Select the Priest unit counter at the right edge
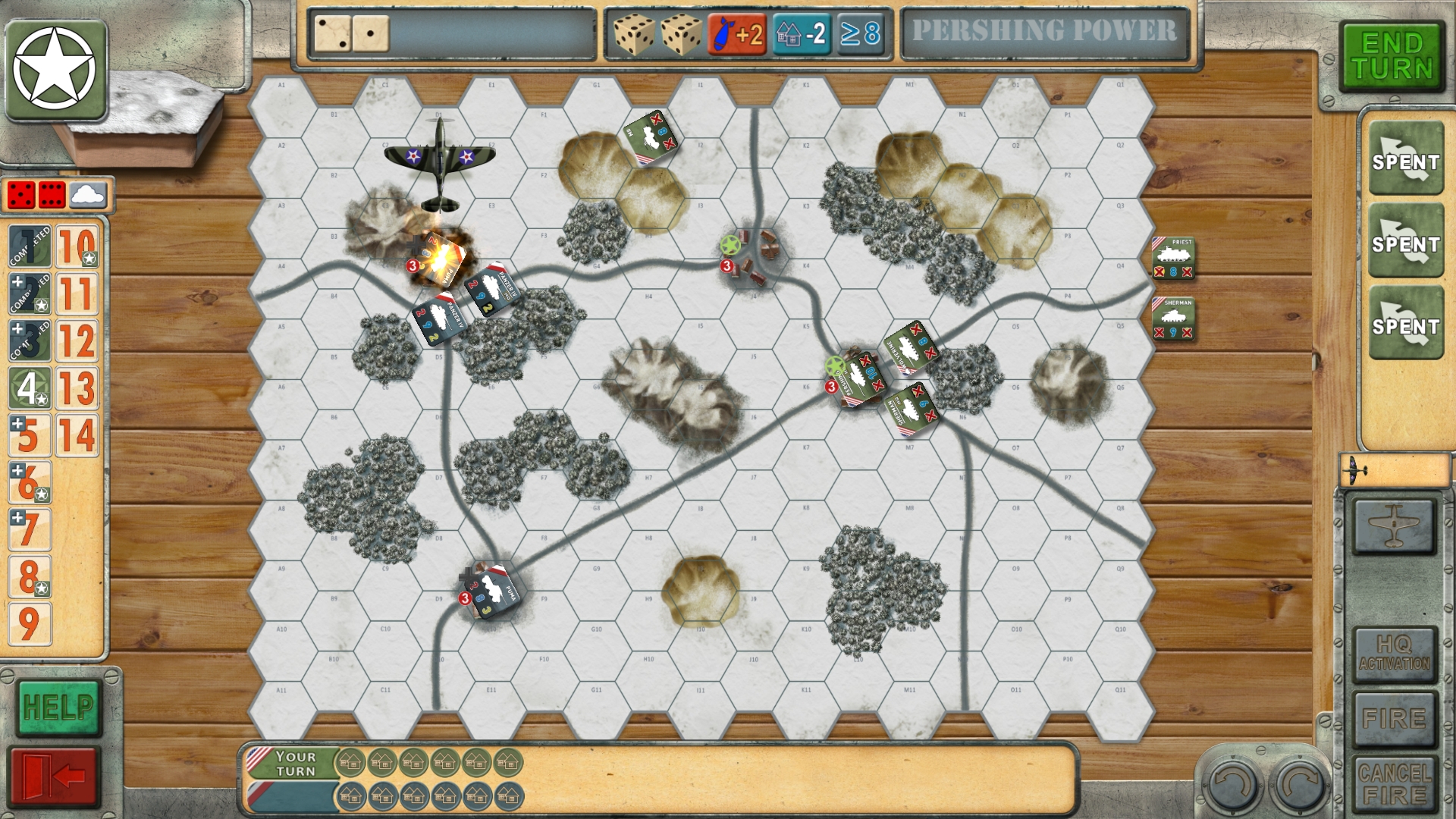This screenshot has width=1456, height=819. point(1172,258)
